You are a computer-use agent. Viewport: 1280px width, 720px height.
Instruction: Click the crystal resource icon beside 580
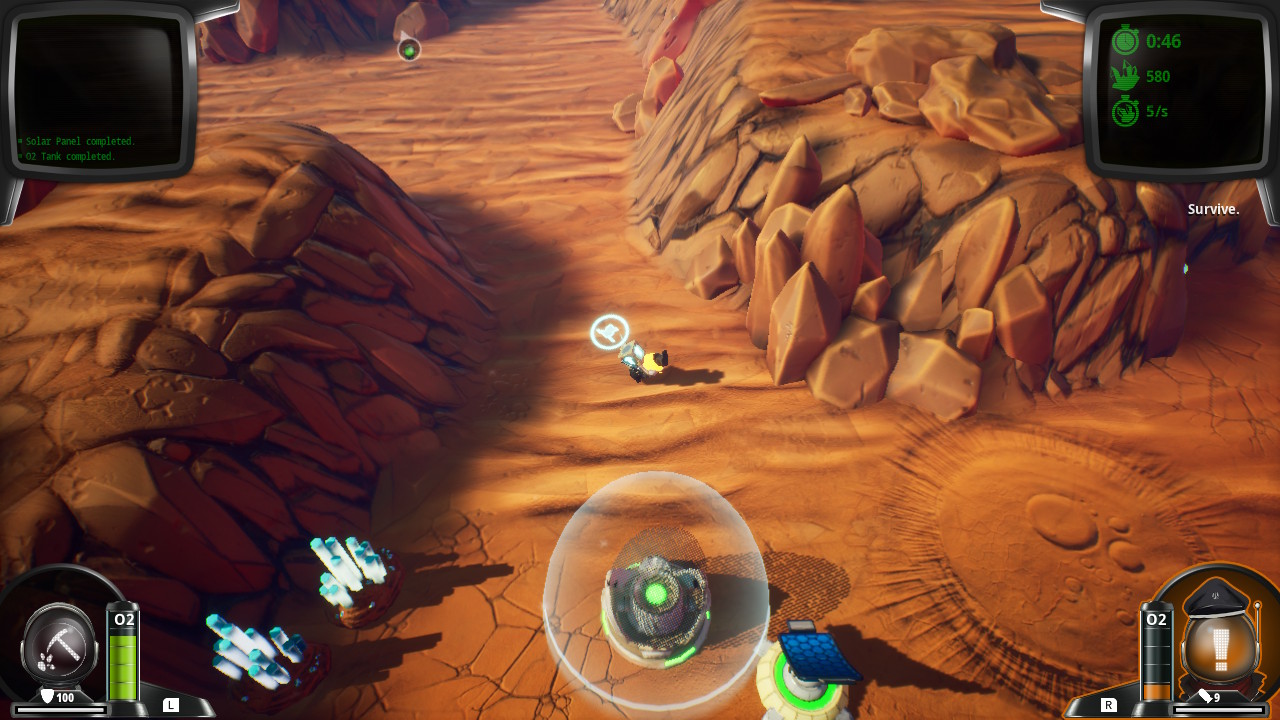pyautogui.click(x=1124, y=76)
